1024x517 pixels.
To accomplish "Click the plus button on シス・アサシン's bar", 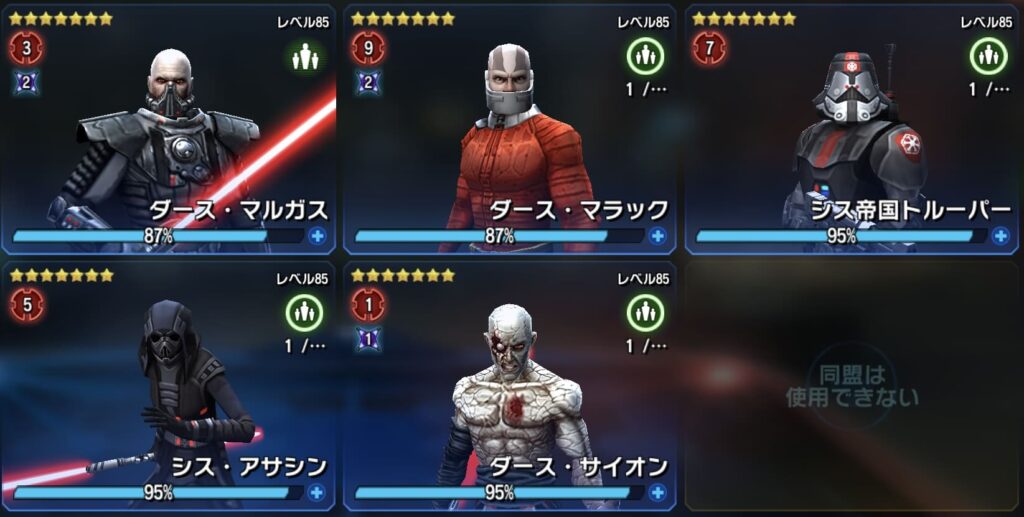I will [x=316, y=492].
